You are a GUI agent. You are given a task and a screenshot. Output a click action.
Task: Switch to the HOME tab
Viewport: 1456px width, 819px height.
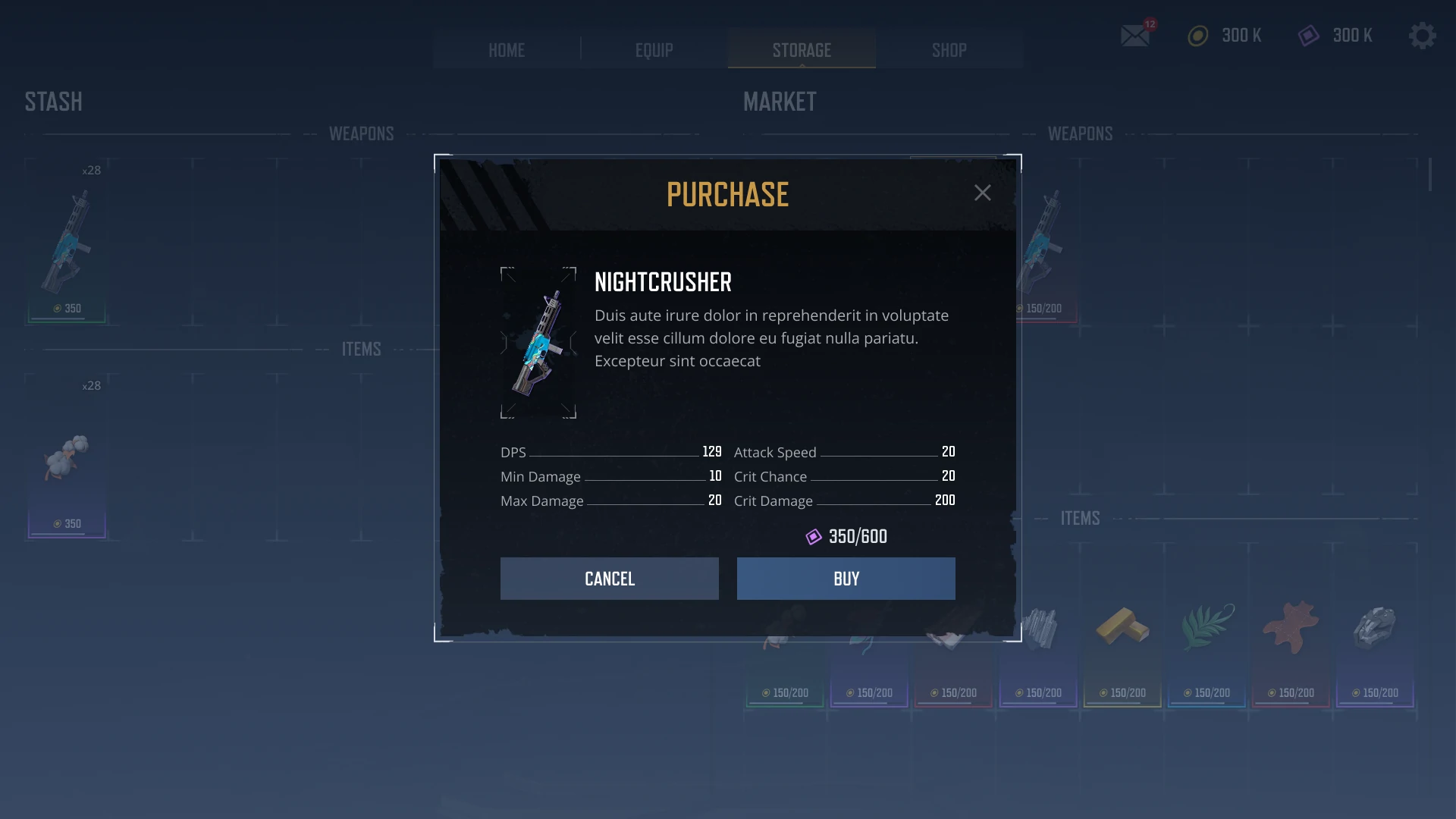(x=507, y=50)
